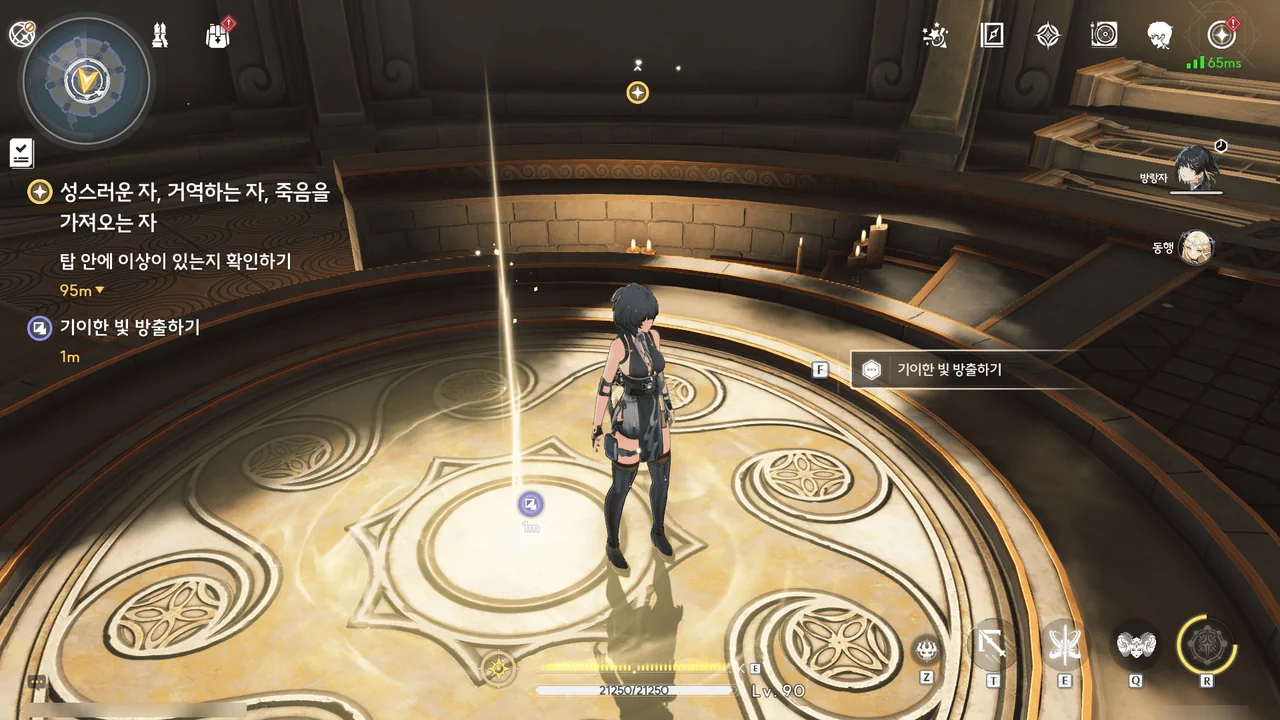Open the circular minimap

coord(86,80)
